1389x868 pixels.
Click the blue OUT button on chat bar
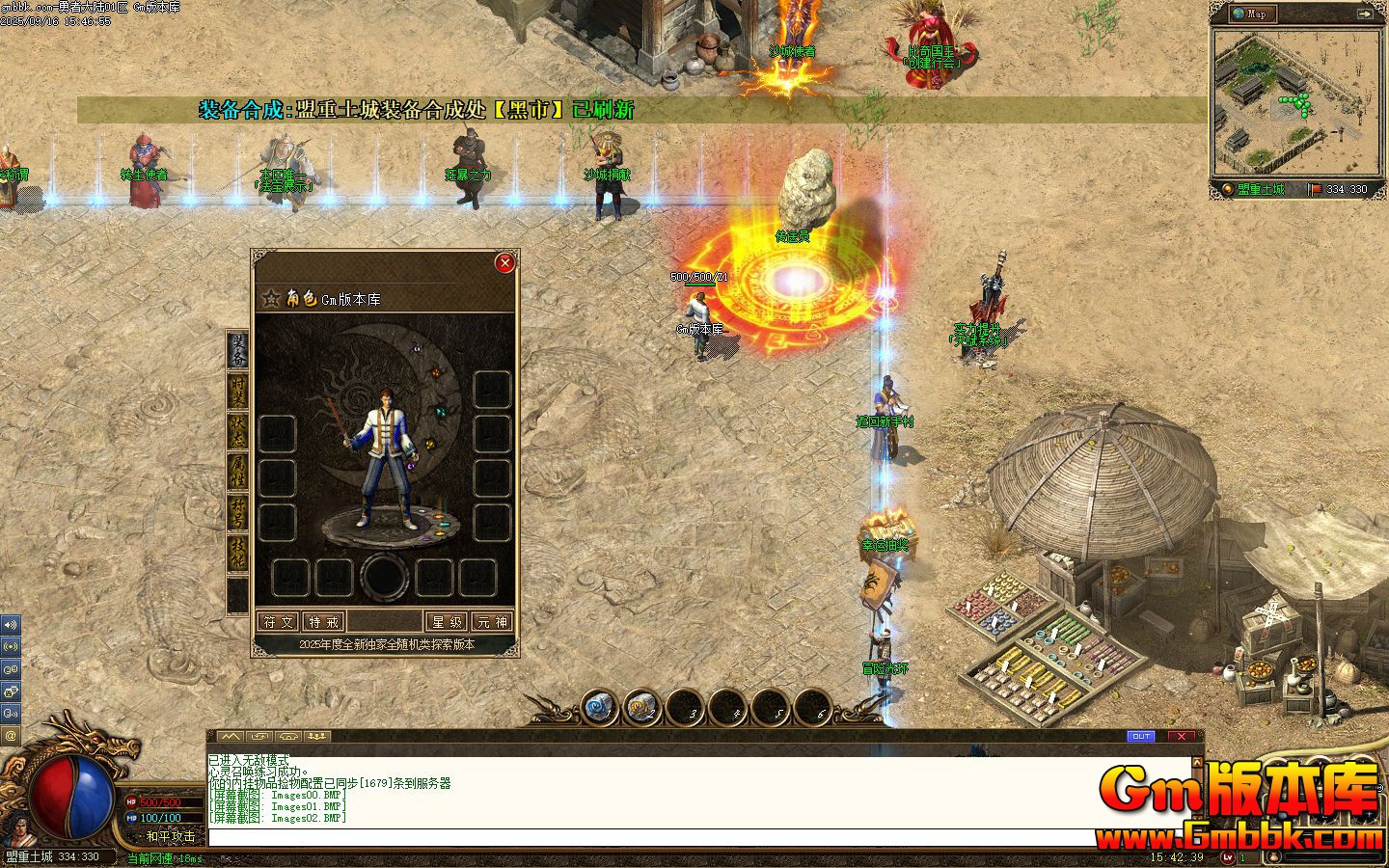(x=1141, y=736)
